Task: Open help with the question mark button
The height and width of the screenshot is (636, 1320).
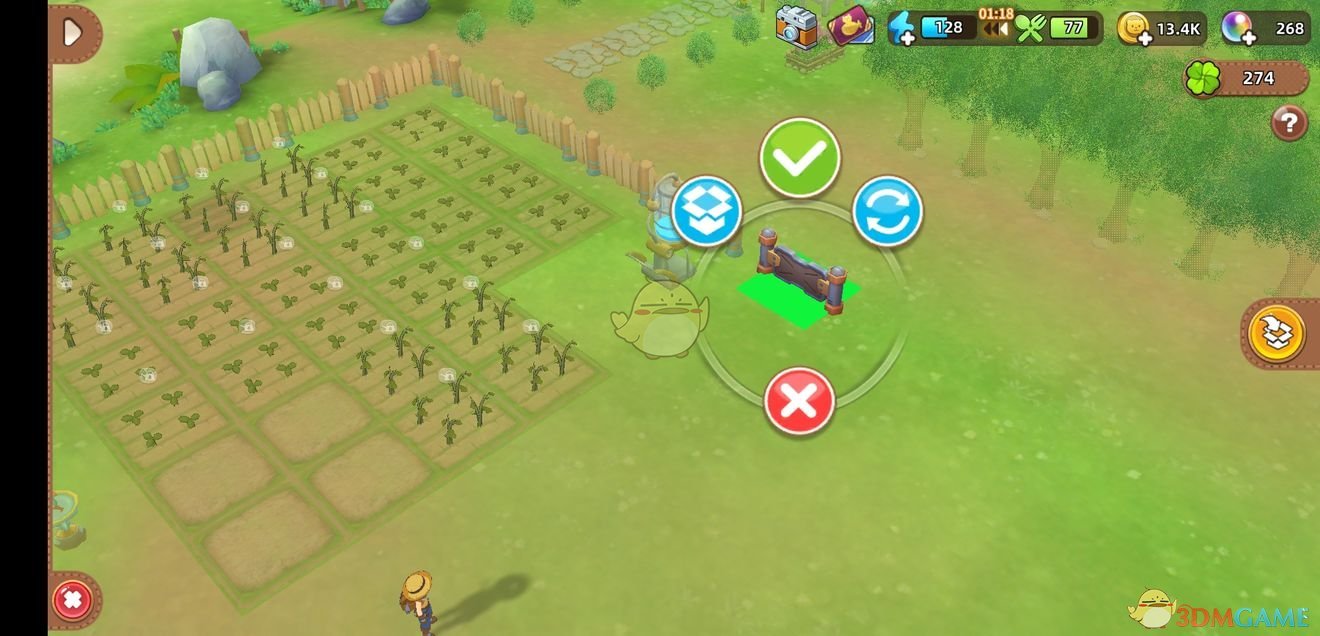Action: point(1289,123)
